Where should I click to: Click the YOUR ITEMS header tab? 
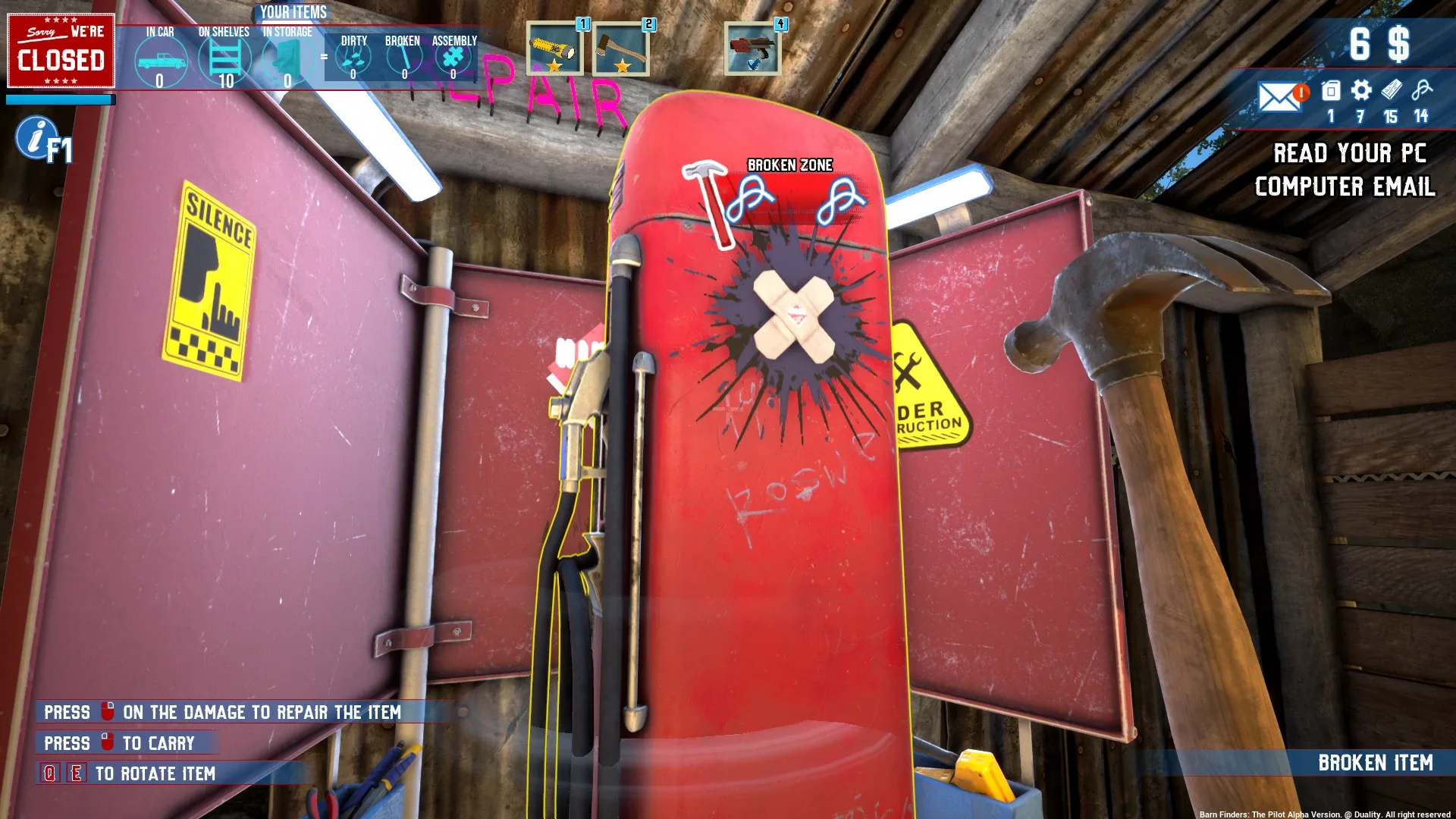[292, 12]
